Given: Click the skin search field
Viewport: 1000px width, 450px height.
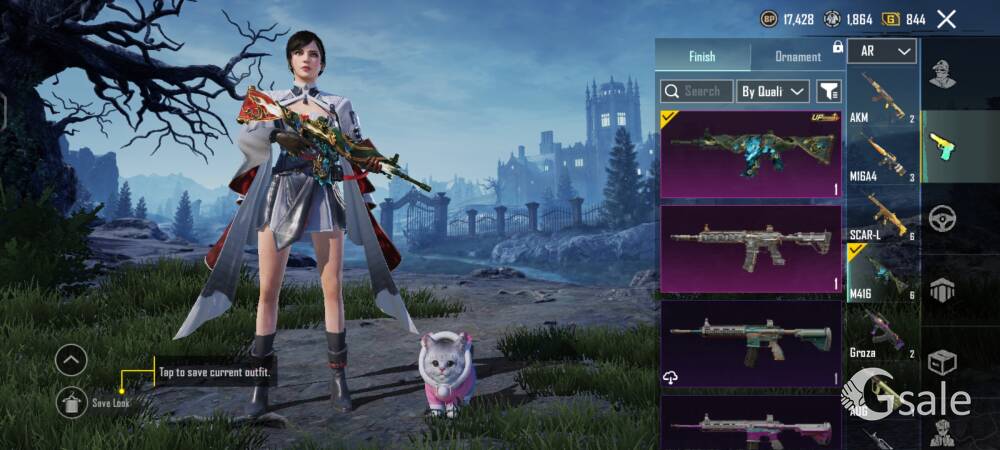Looking at the screenshot, I should pyautogui.click(x=697, y=91).
